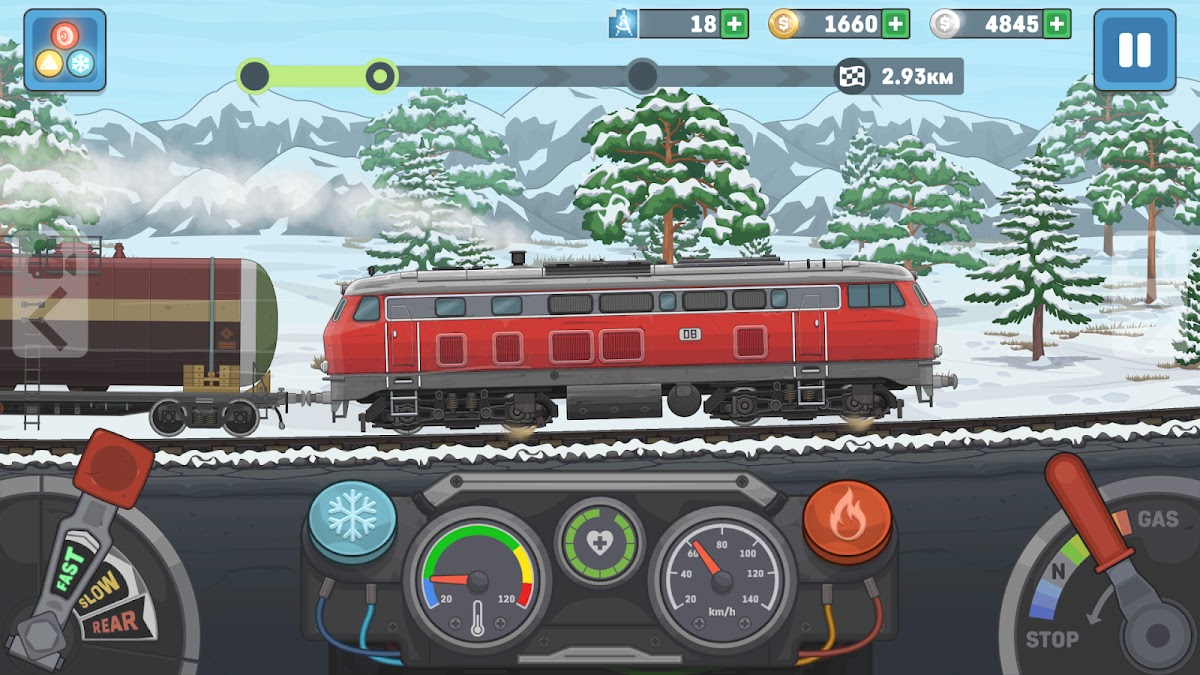This screenshot has width=1200, height=675.
Task: Set gear lever to SLOW
Action: (99, 590)
